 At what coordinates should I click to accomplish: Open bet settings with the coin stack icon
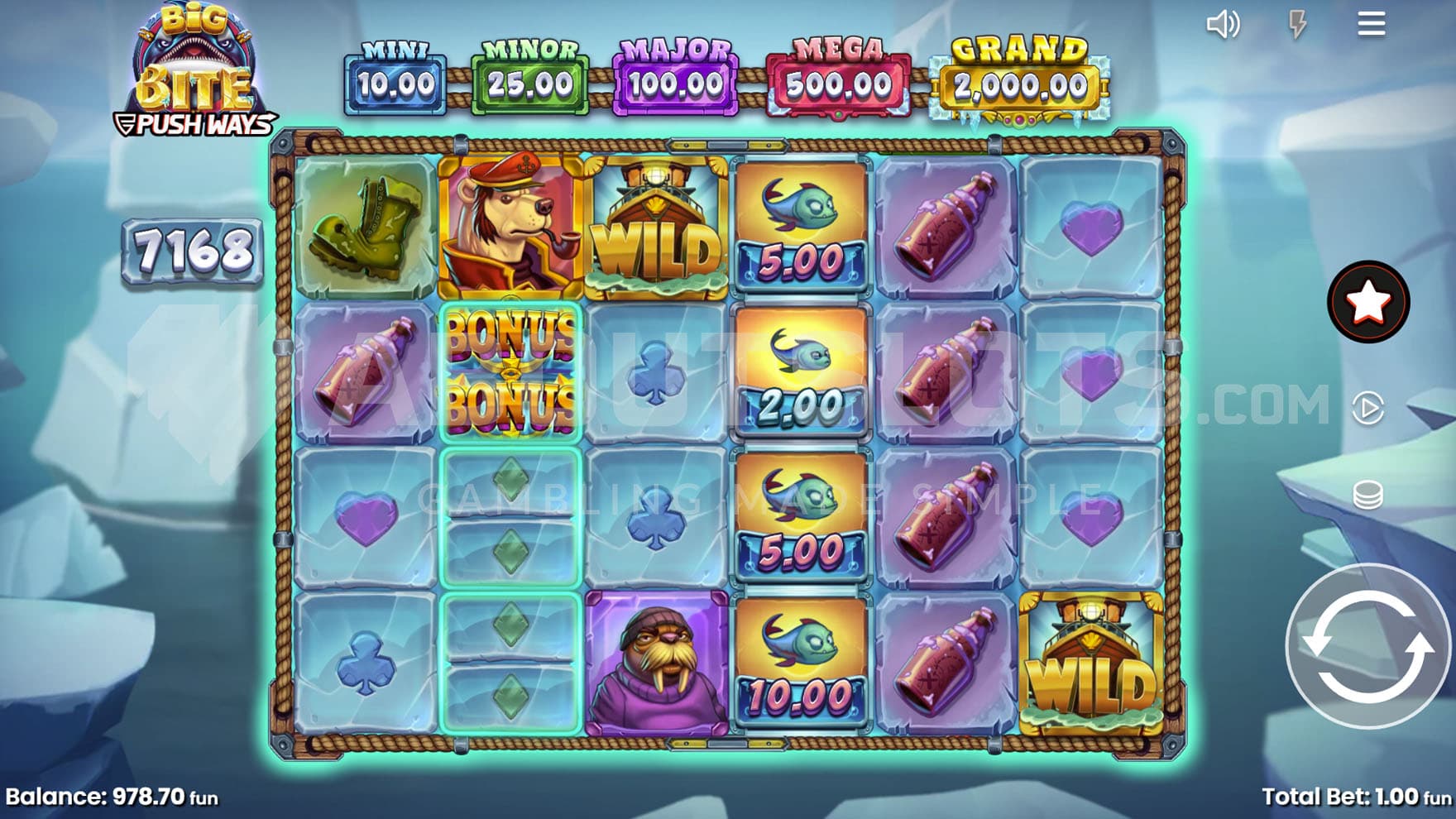tap(1367, 495)
